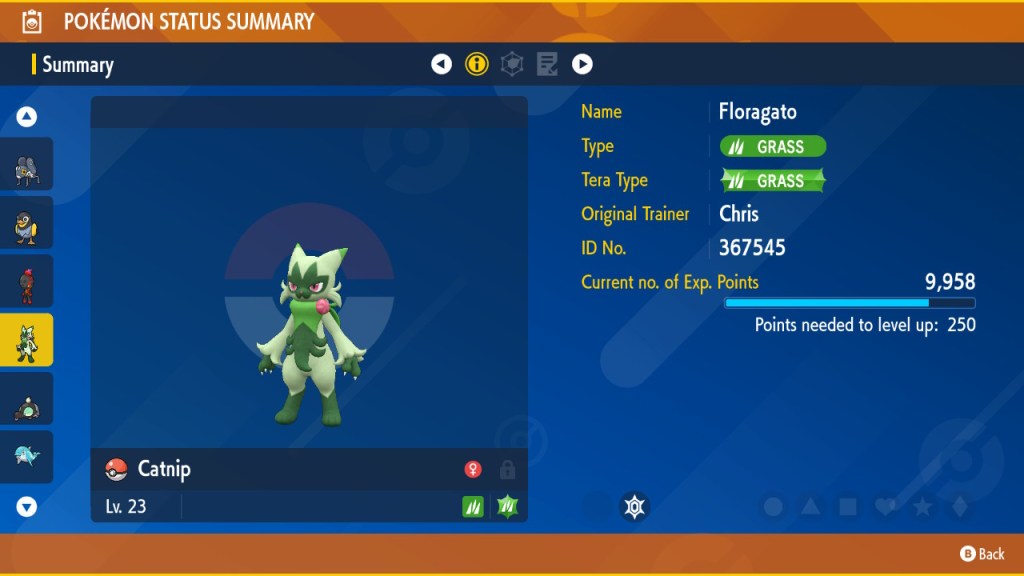Select the blue dolphin Pokémon party slot
The image size is (1024, 576).
pyautogui.click(x=27, y=458)
